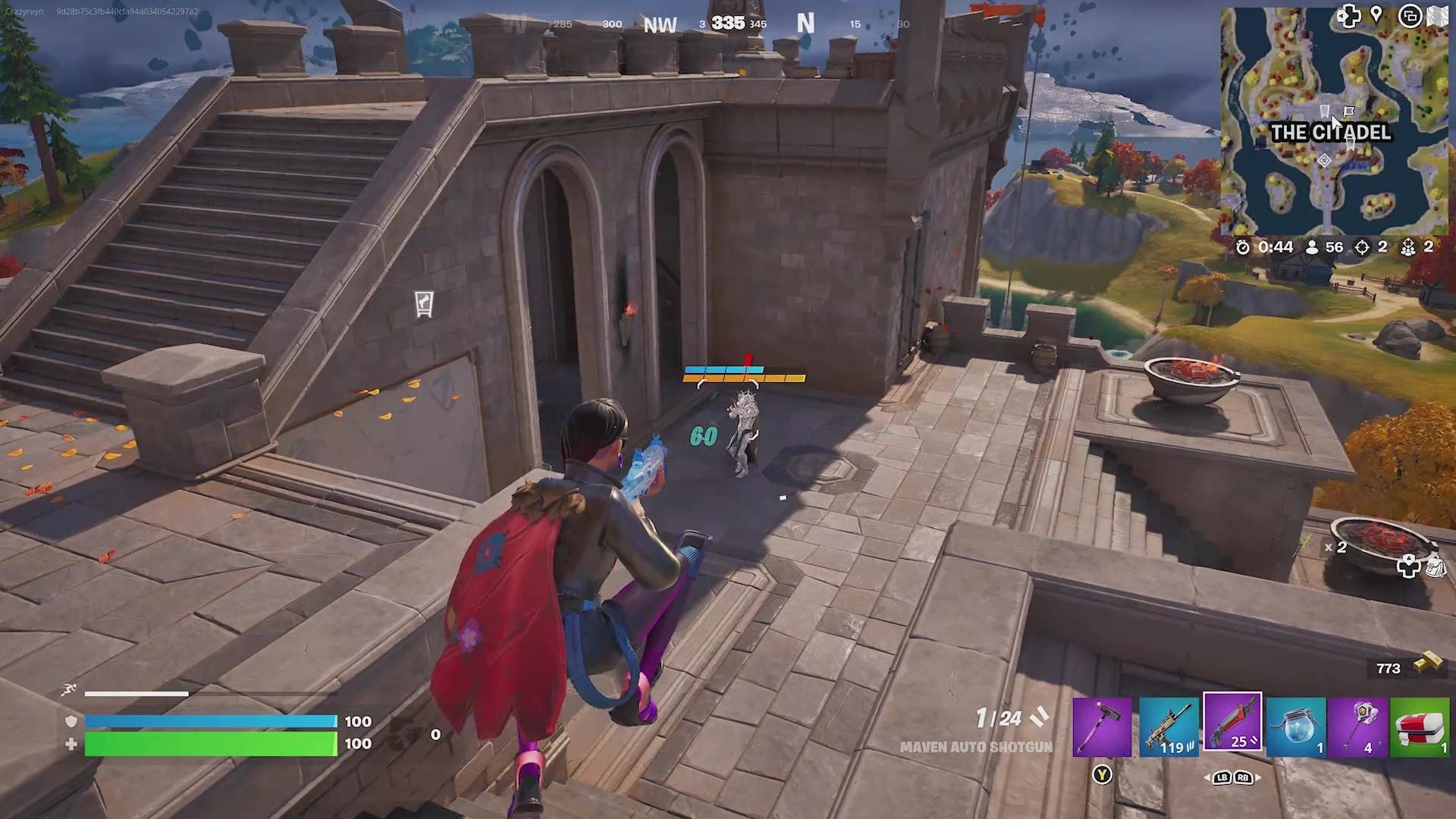Click the LB weapon-switch prompt
The height and width of the screenshot is (819, 1456).
1222,777
